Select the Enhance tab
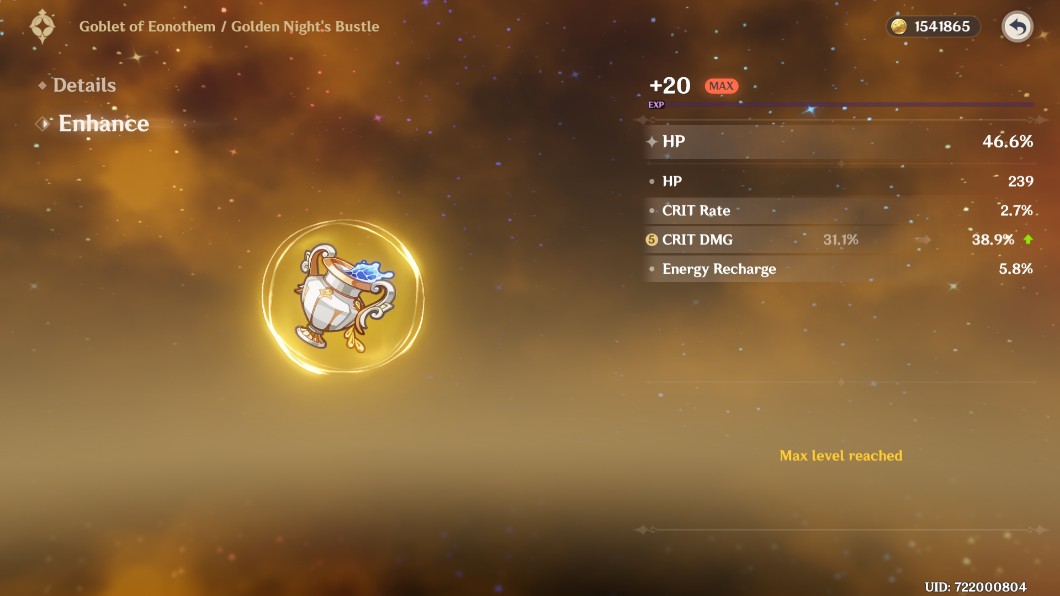This screenshot has height=596, width=1060. tap(103, 124)
